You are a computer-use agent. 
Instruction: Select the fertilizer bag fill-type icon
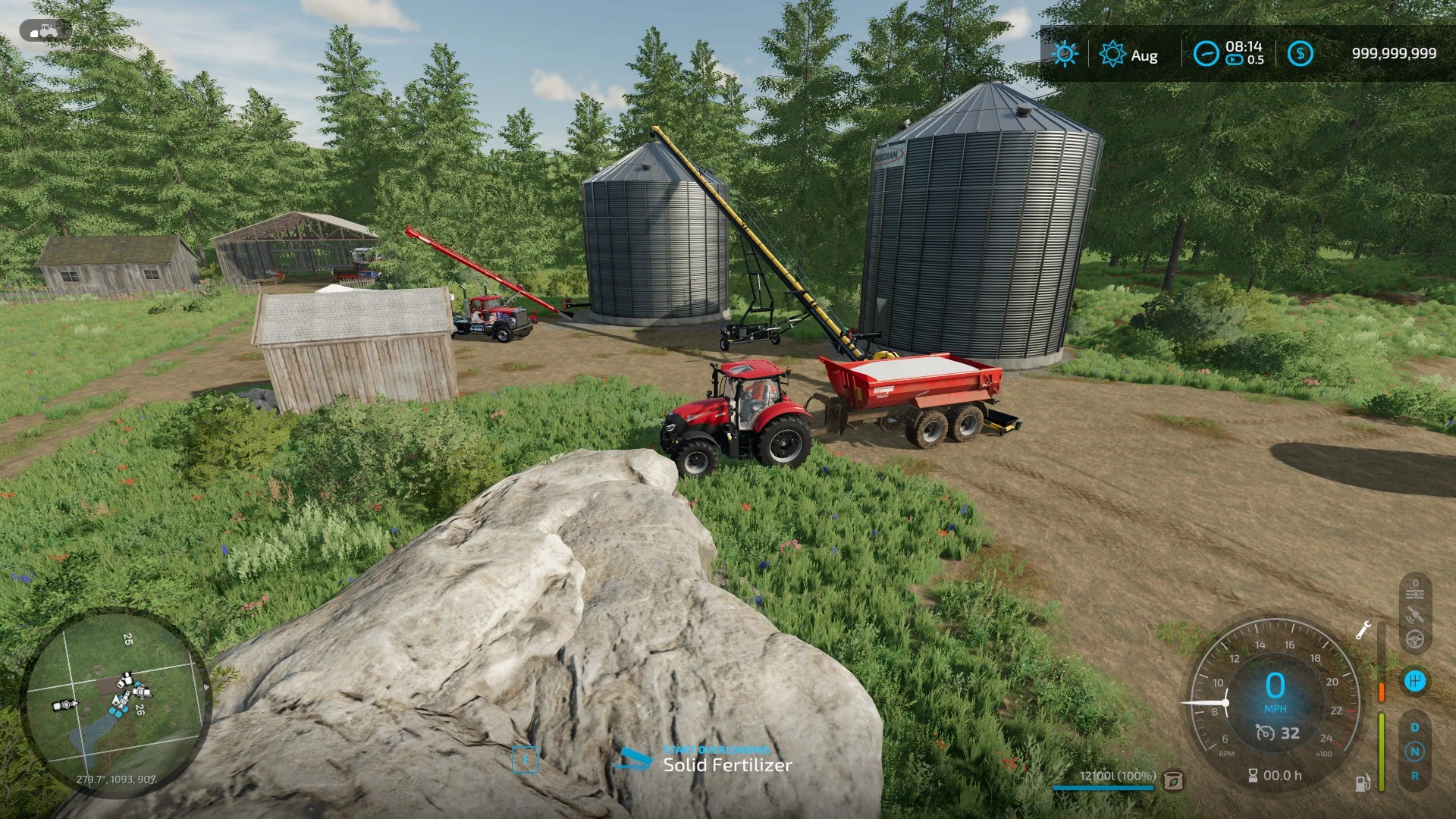tap(1173, 780)
